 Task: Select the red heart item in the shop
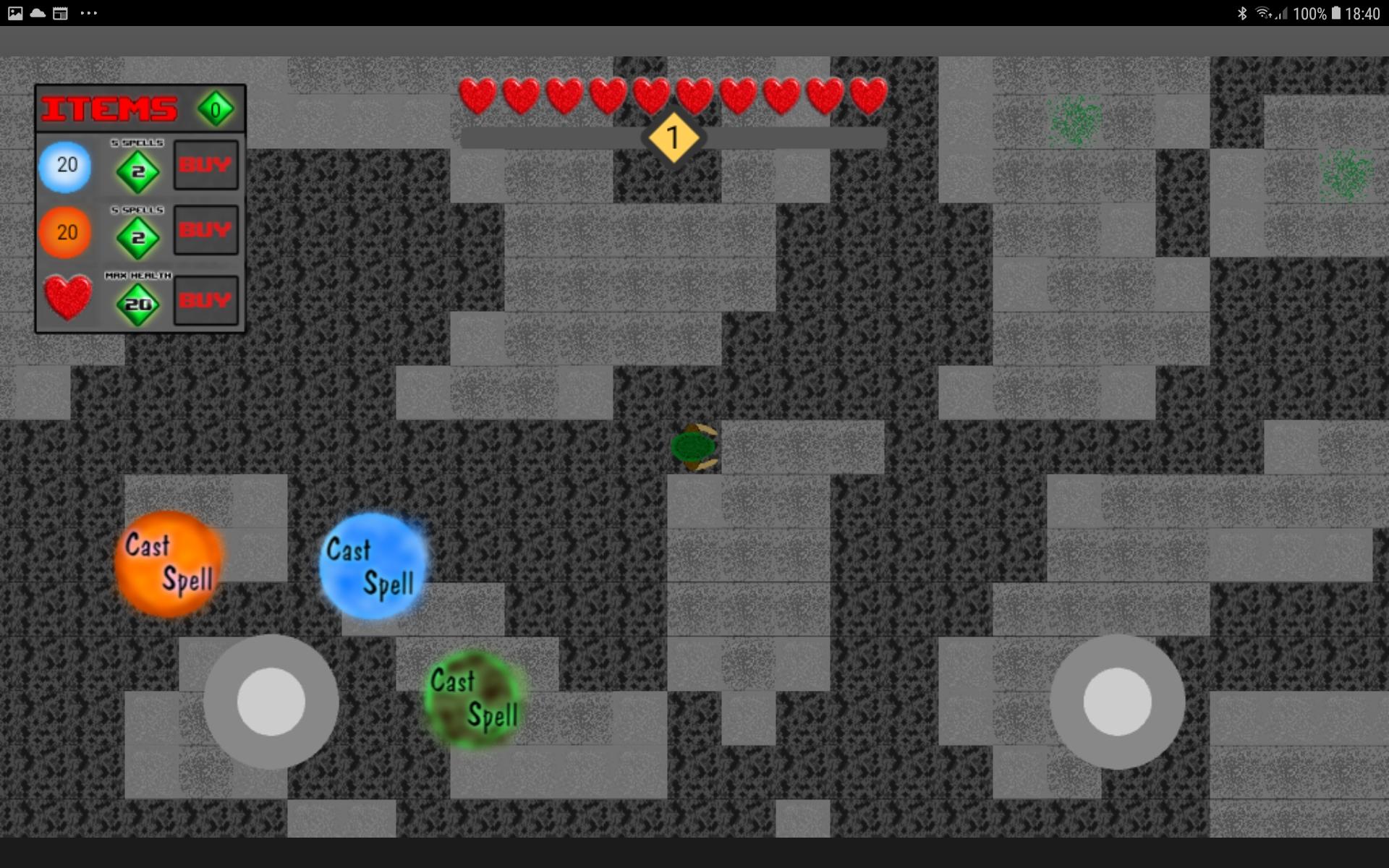67,299
